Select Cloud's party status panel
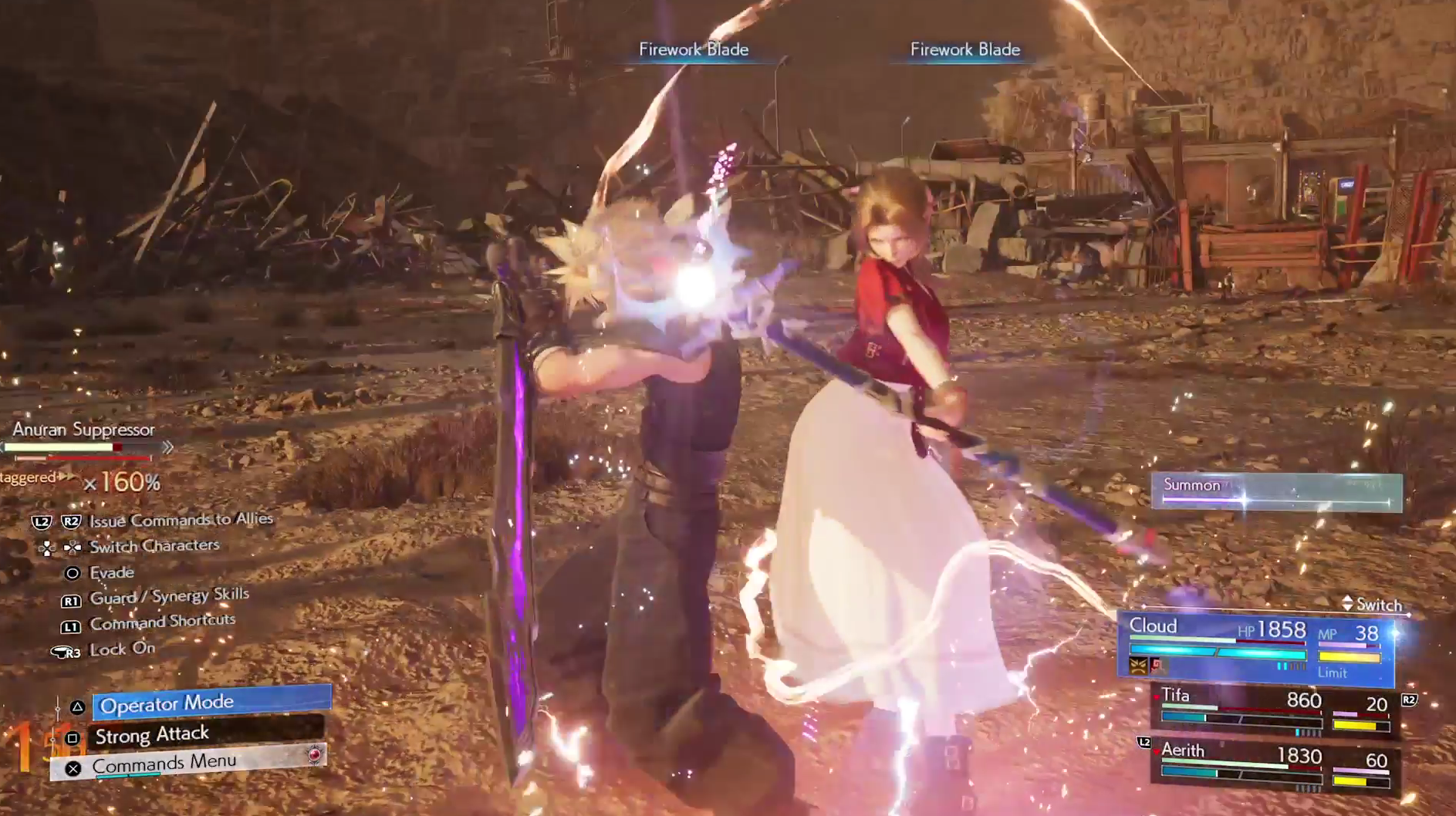 [1255, 648]
